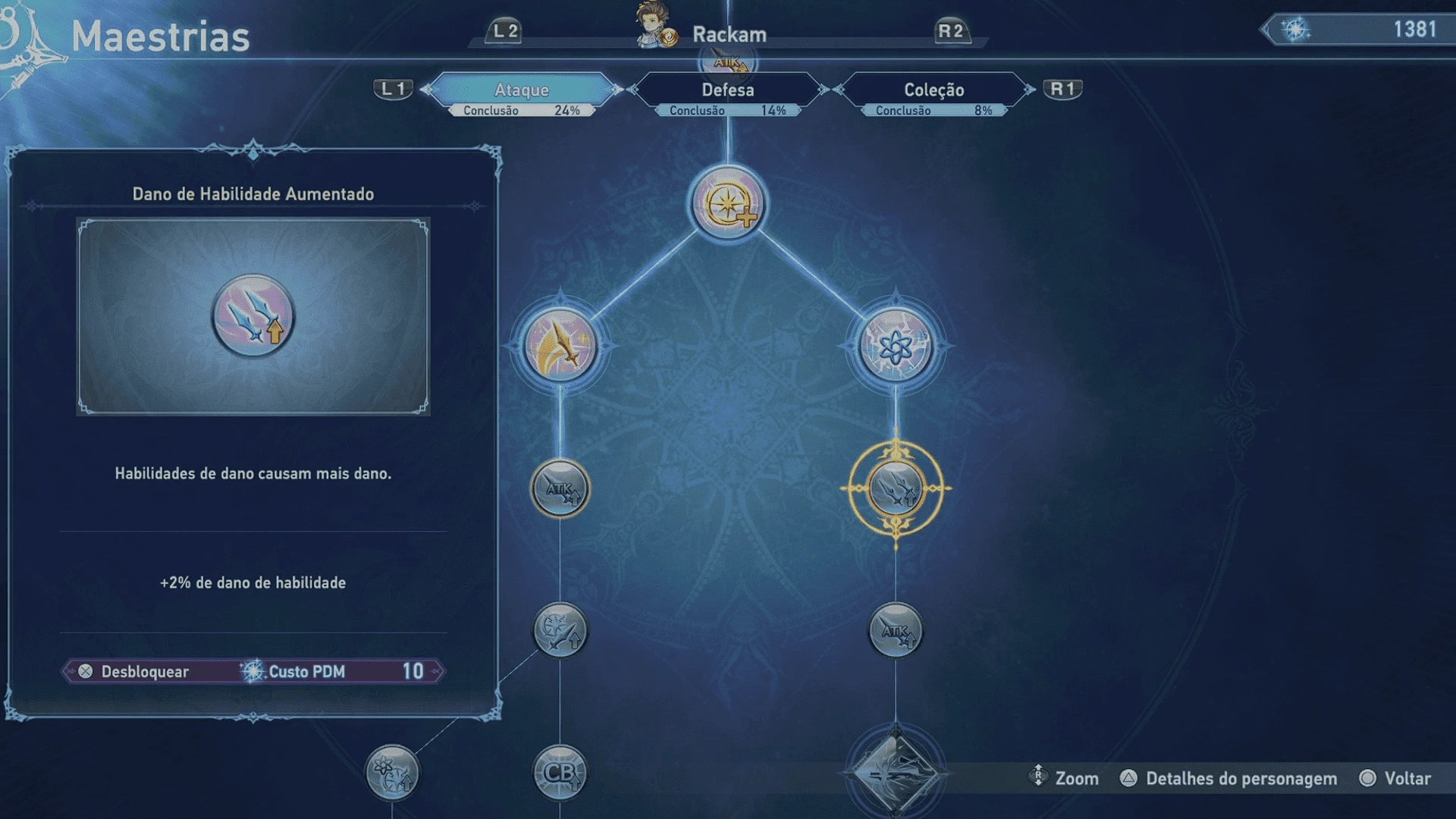Select the golden Dano de Habilidade node
Image resolution: width=1456 pixels, height=819 pixels.
(897, 489)
